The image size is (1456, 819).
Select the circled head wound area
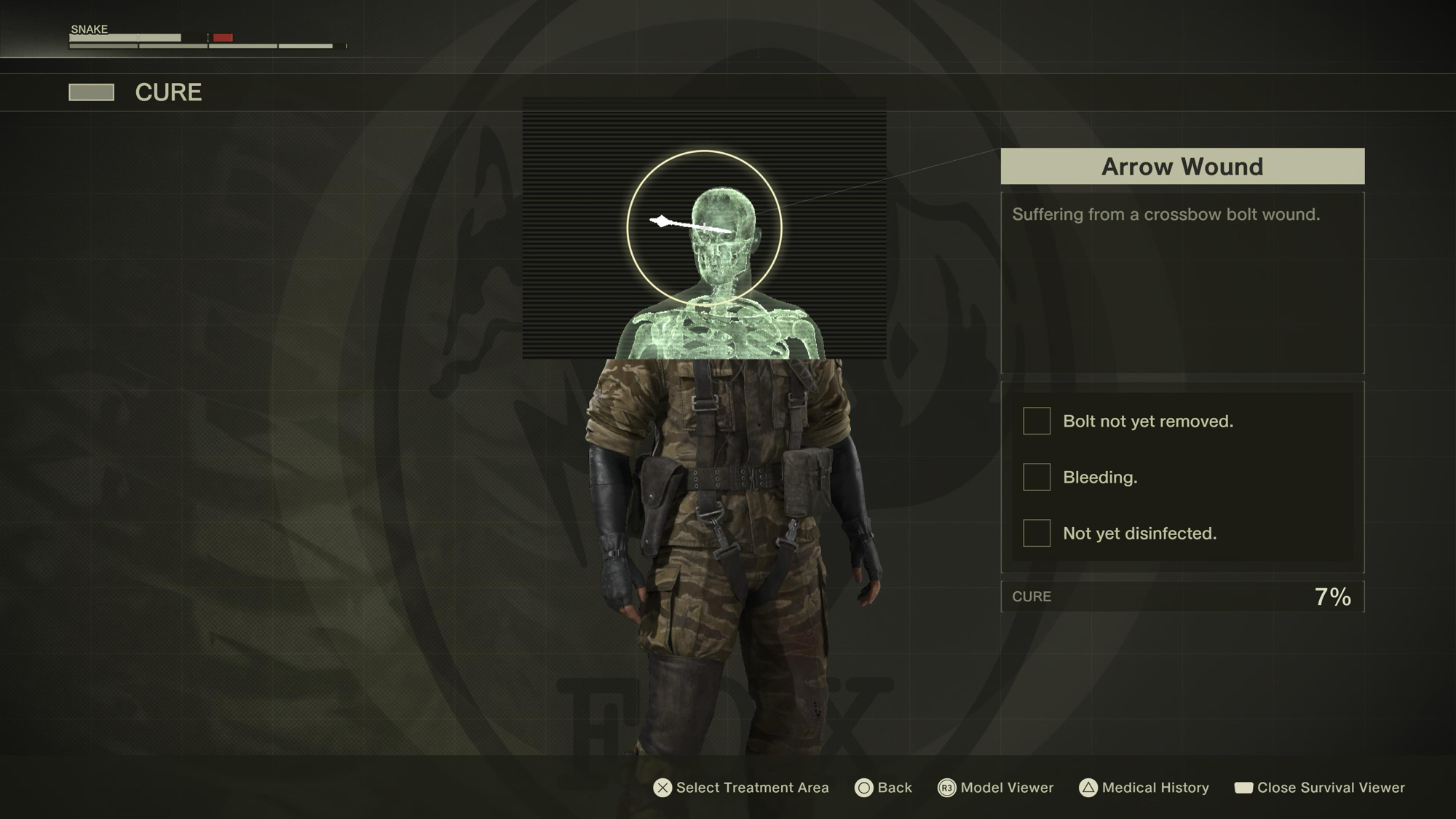(x=704, y=228)
